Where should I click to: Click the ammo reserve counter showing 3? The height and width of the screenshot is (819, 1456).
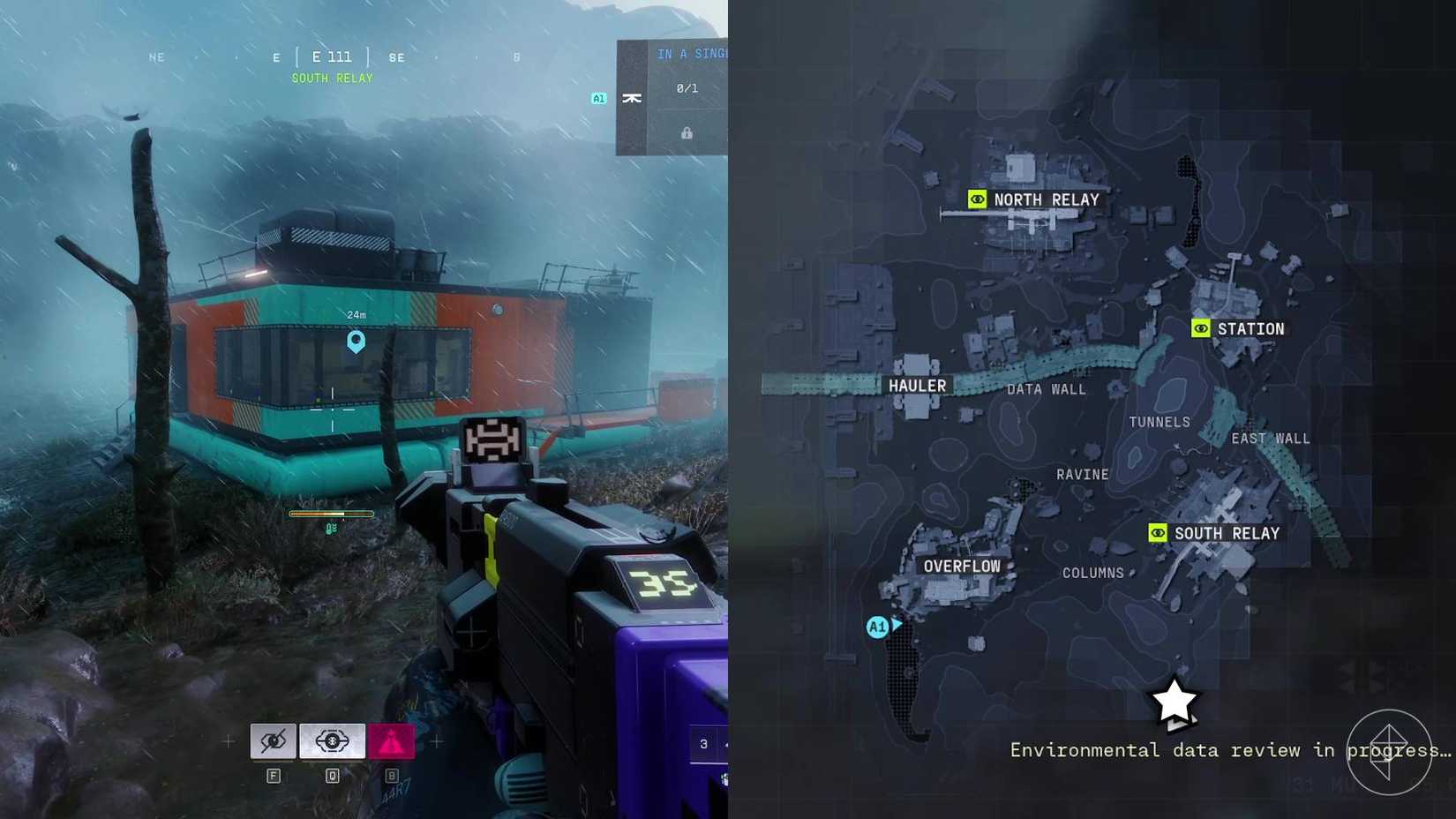click(x=704, y=743)
